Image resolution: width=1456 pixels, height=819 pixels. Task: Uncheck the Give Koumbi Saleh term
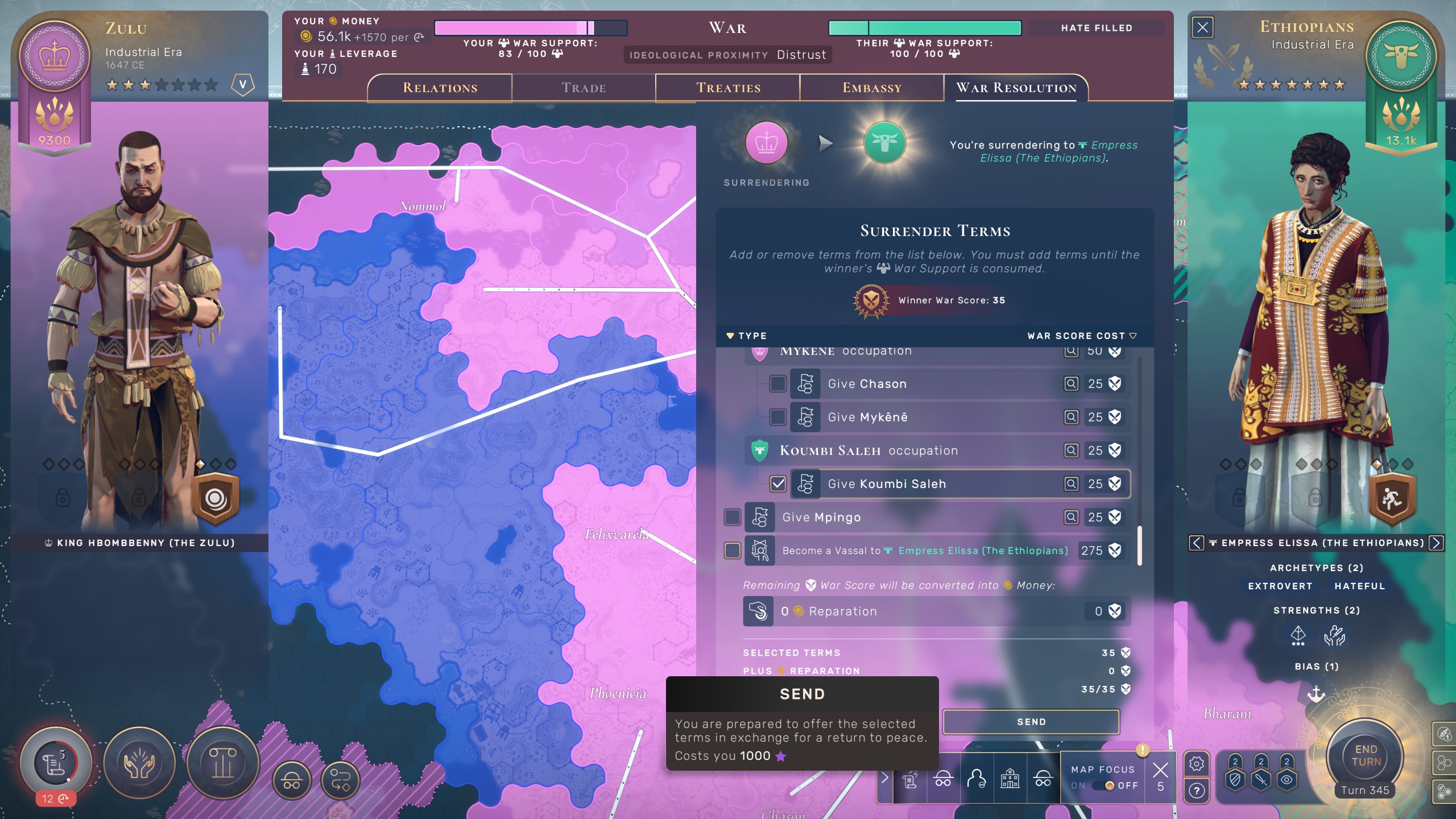click(x=778, y=483)
